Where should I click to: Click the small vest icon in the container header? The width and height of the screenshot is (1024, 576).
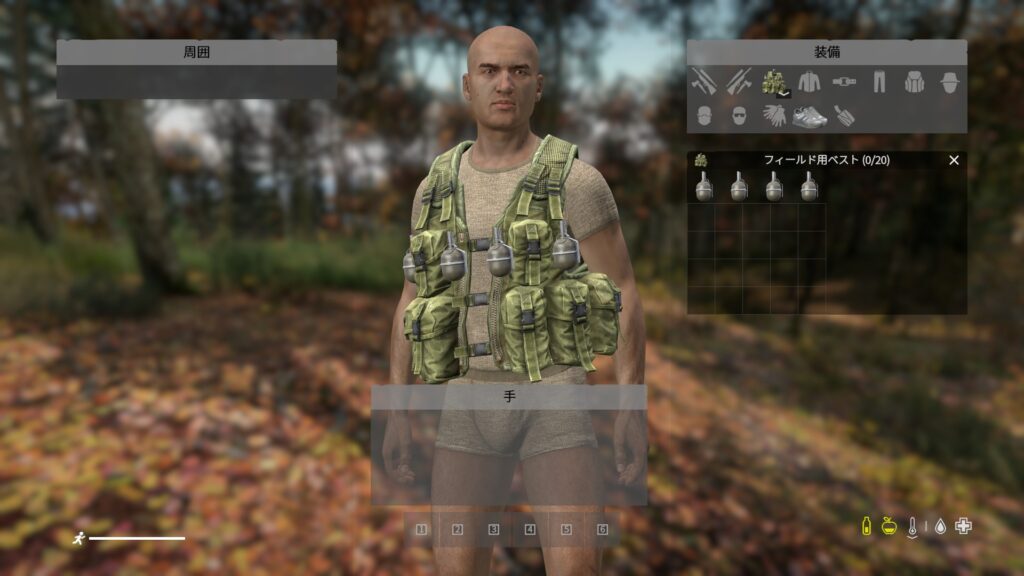[x=701, y=160]
